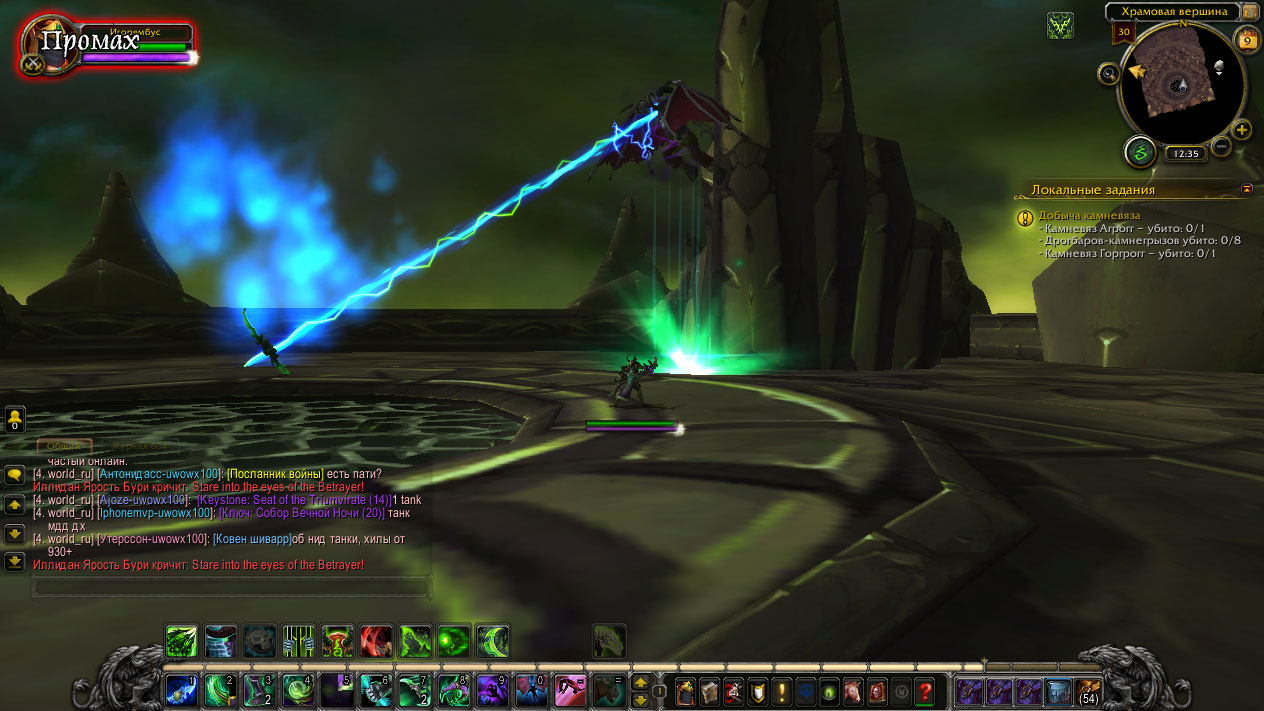The height and width of the screenshot is (711, 1264).
Task: Zoom in the minimap with the plus button
Action: click(x=1242, y=130)
